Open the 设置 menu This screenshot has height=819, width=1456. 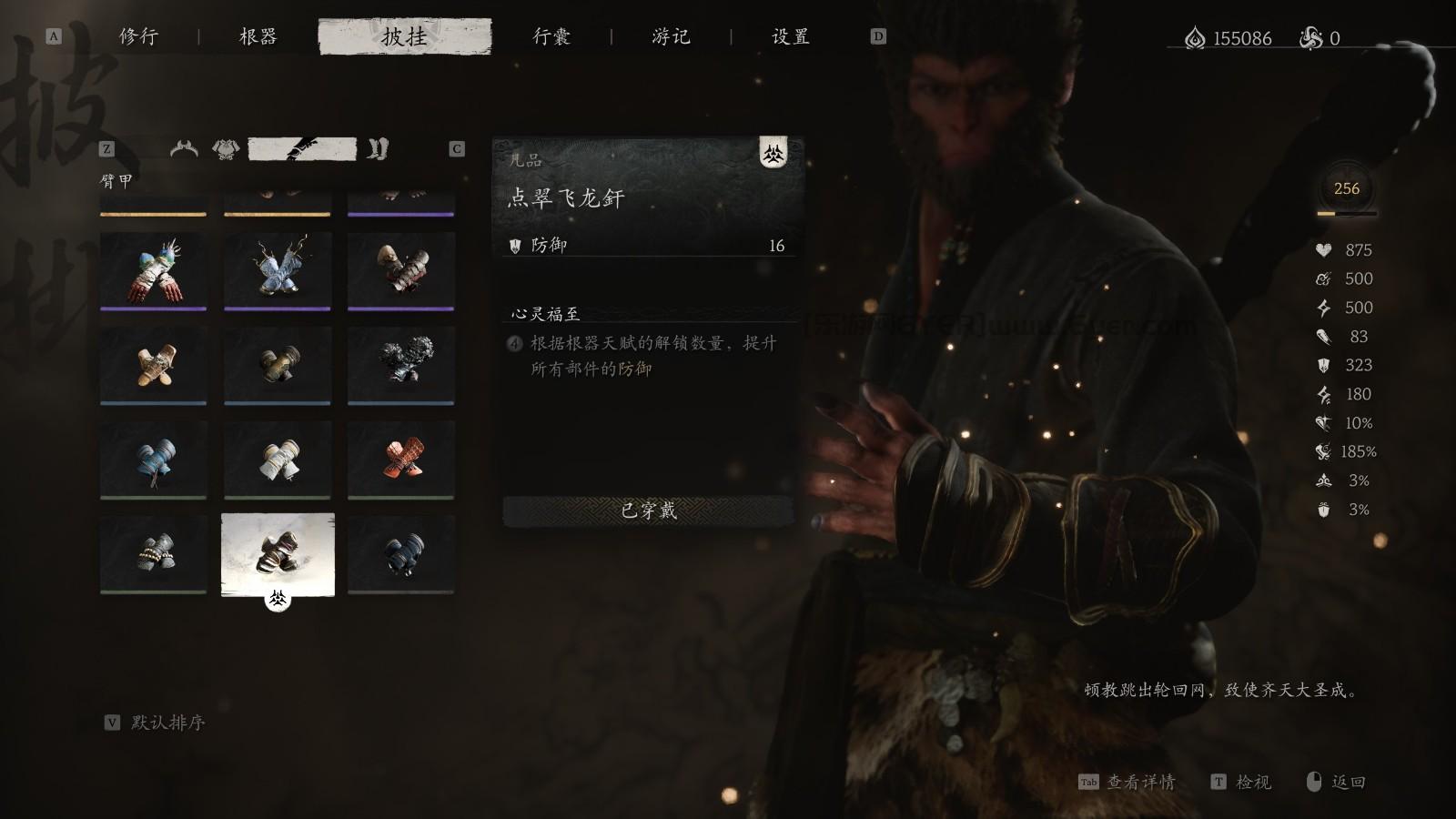(788, 37)
